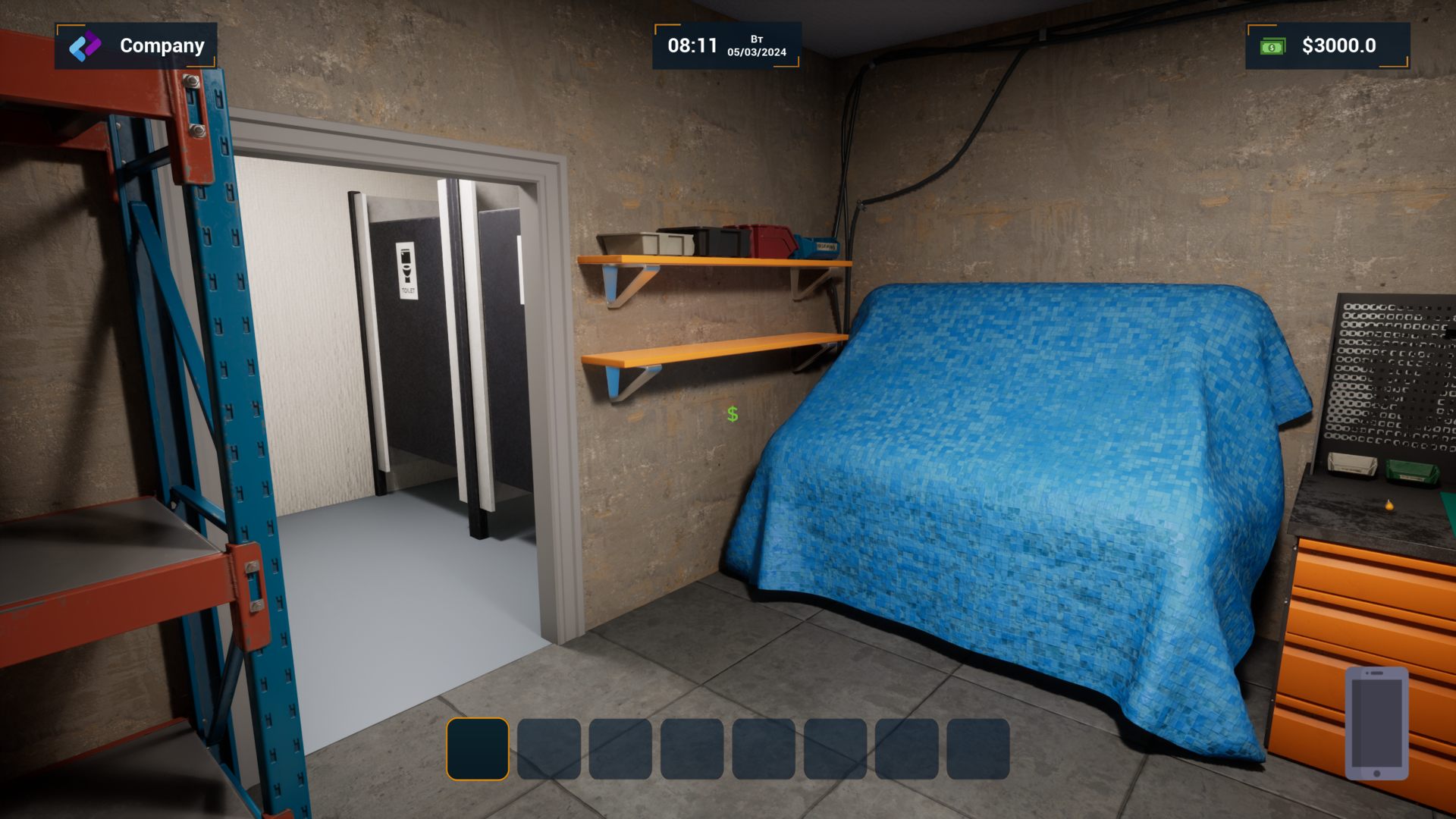Viewport: 1456px width, 819px height.
Task: Open the Company panel
Action: 136,45
